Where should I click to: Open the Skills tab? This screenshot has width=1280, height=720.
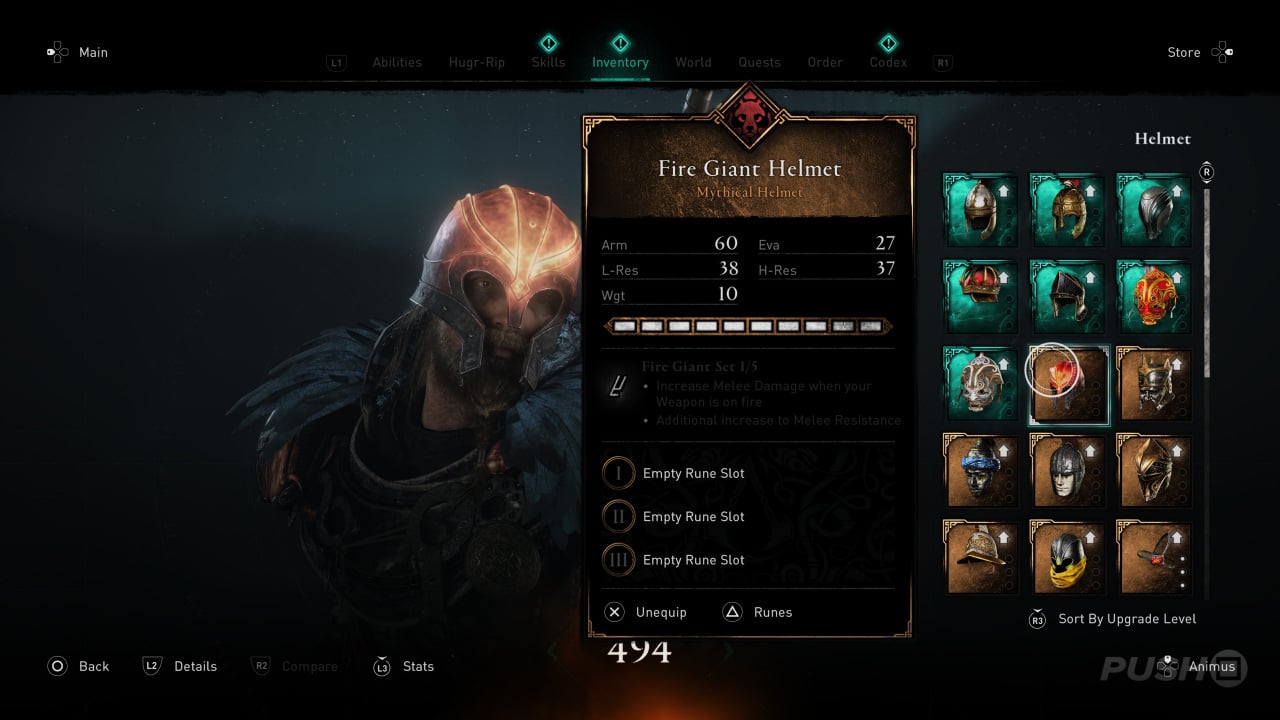(548, 62)
